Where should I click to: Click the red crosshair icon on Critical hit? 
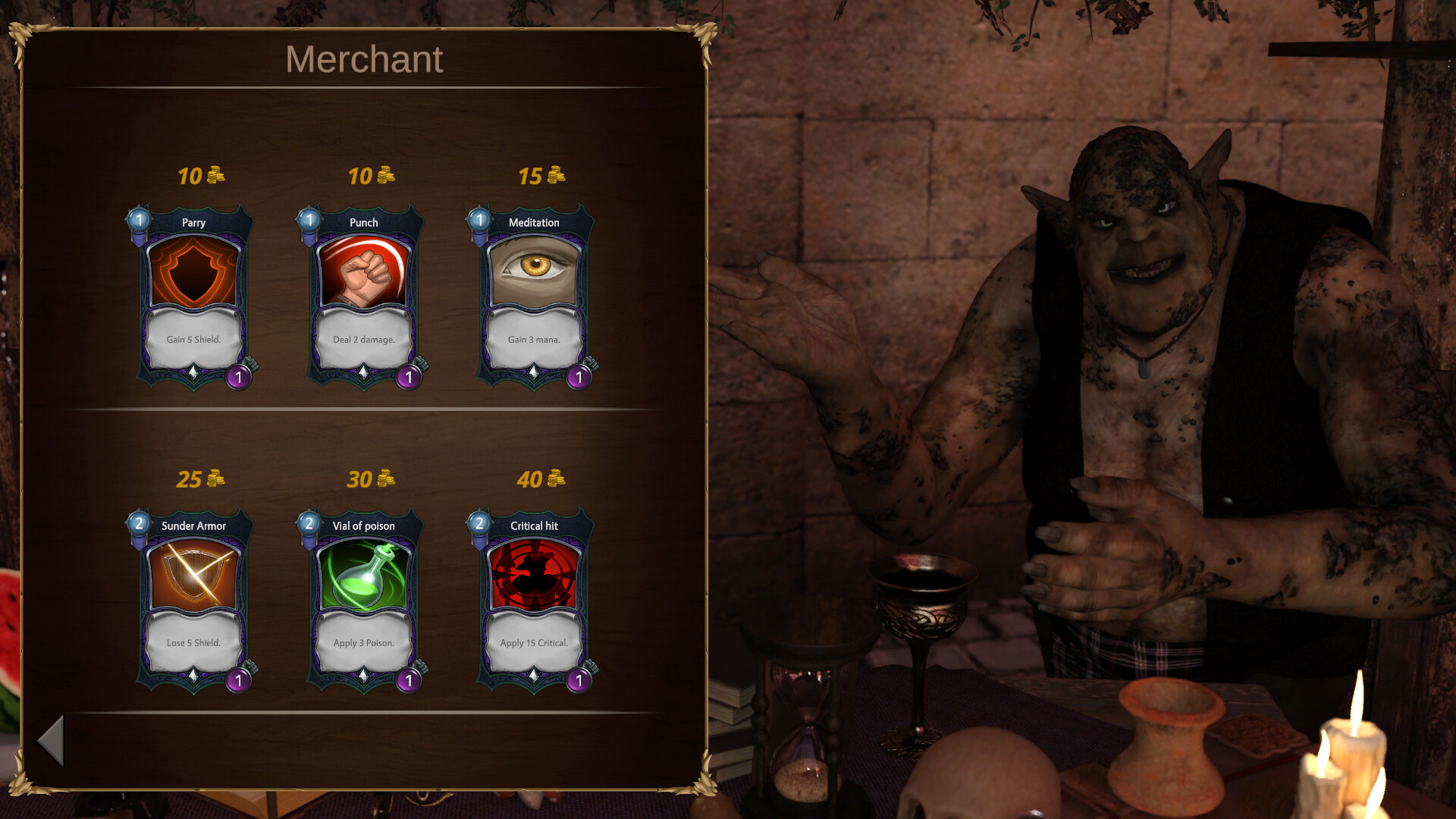pos(534,573)
